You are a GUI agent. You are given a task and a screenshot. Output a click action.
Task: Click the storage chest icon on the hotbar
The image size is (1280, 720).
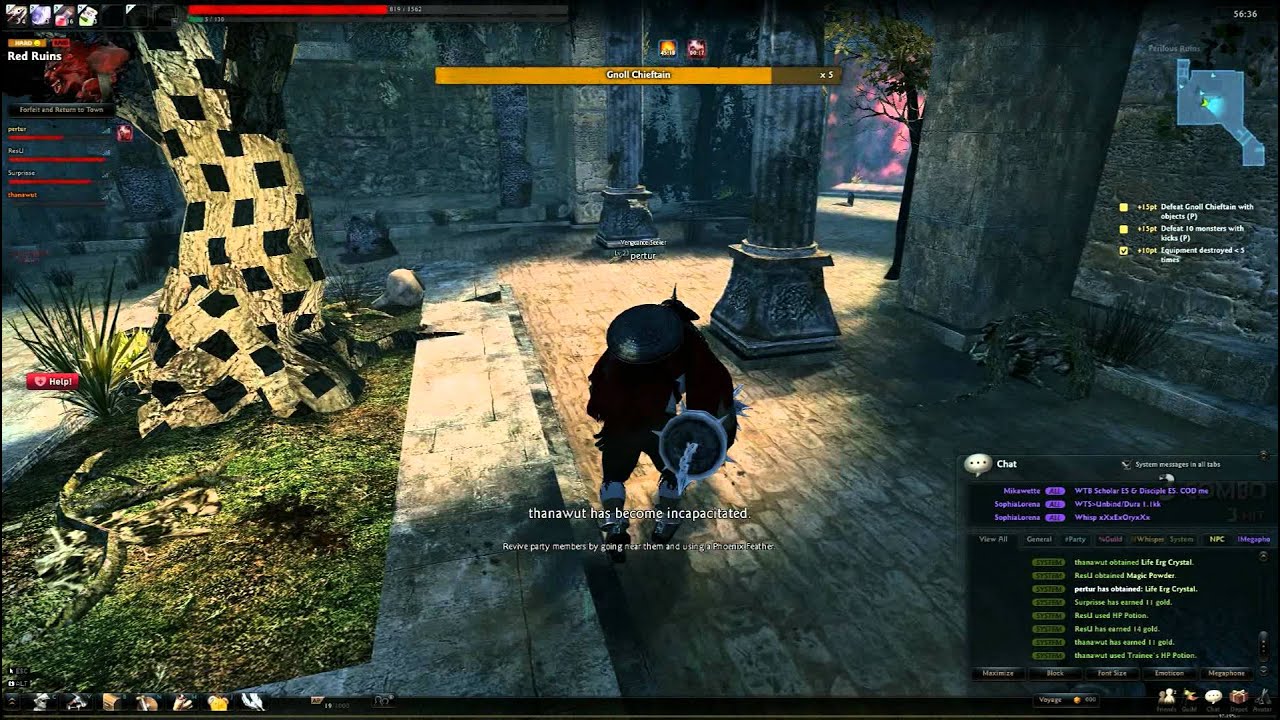pos(110,701)
